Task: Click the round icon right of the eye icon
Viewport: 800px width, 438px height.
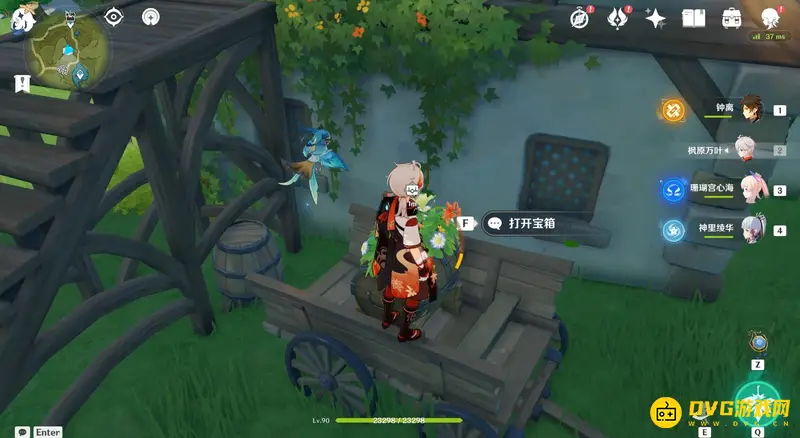Action: click(x=151, y=17)
